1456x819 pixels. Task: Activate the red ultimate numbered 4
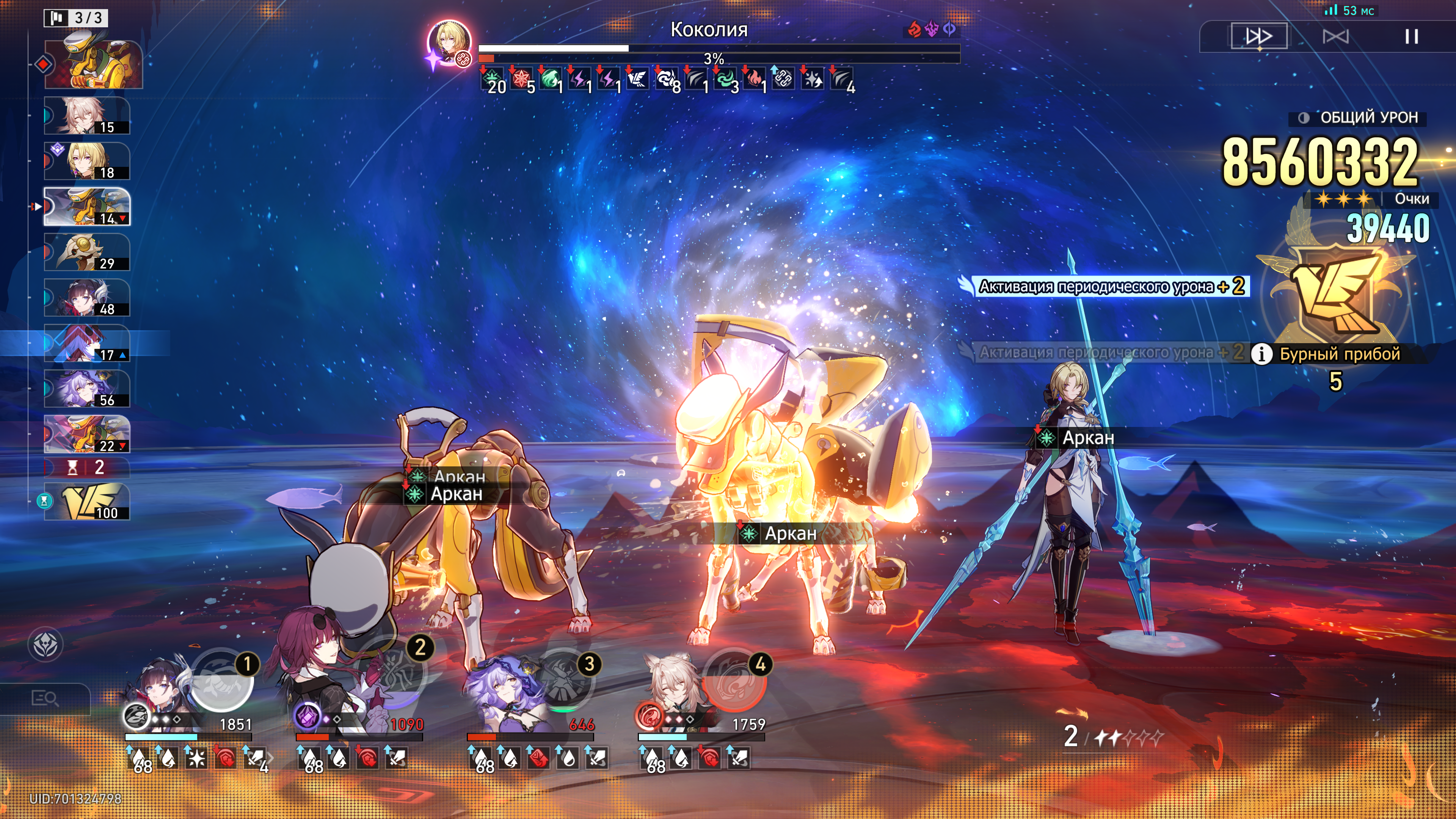tap(734, 681)
